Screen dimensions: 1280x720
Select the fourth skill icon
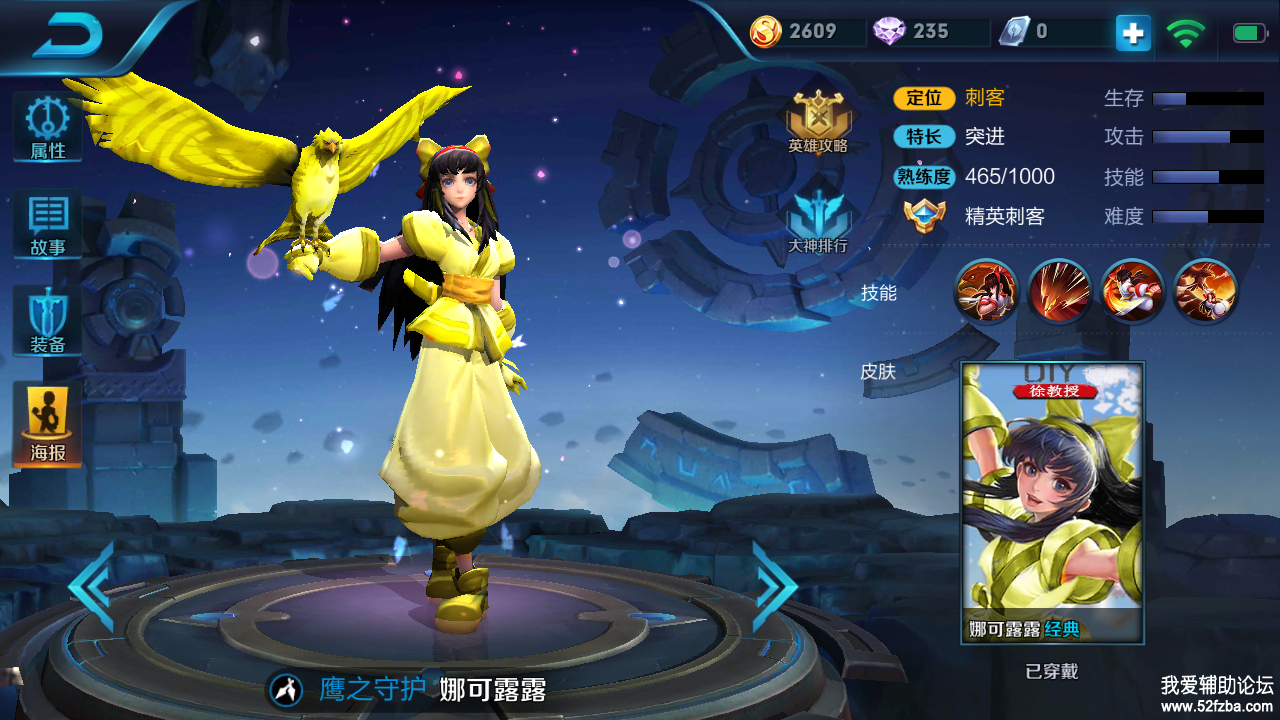[1205, 292]
